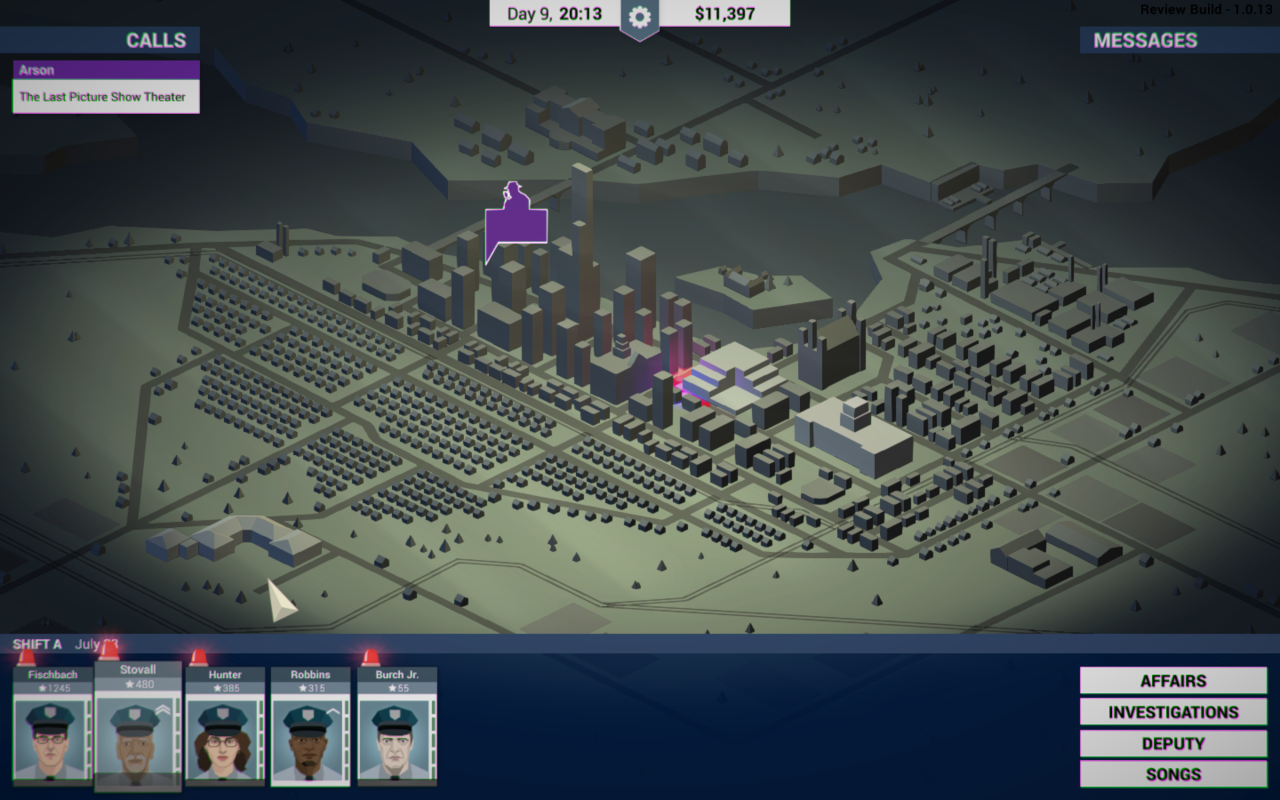Select officer Stovall's card
Screen dimensions: 1280x800
[x=138, y=728]
